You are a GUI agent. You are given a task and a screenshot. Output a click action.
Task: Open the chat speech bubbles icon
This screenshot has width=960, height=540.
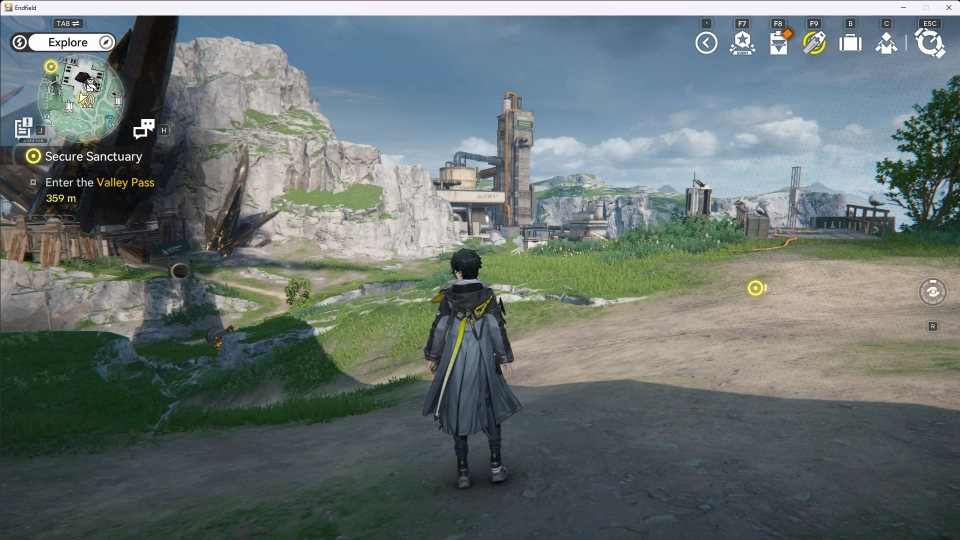point(144,128)
